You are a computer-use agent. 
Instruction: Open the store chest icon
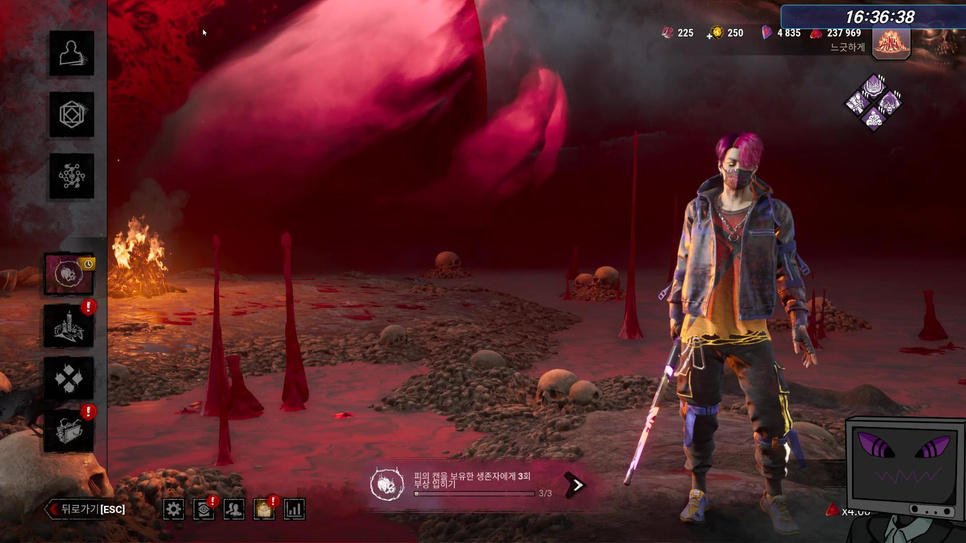[x=69, y=430]
